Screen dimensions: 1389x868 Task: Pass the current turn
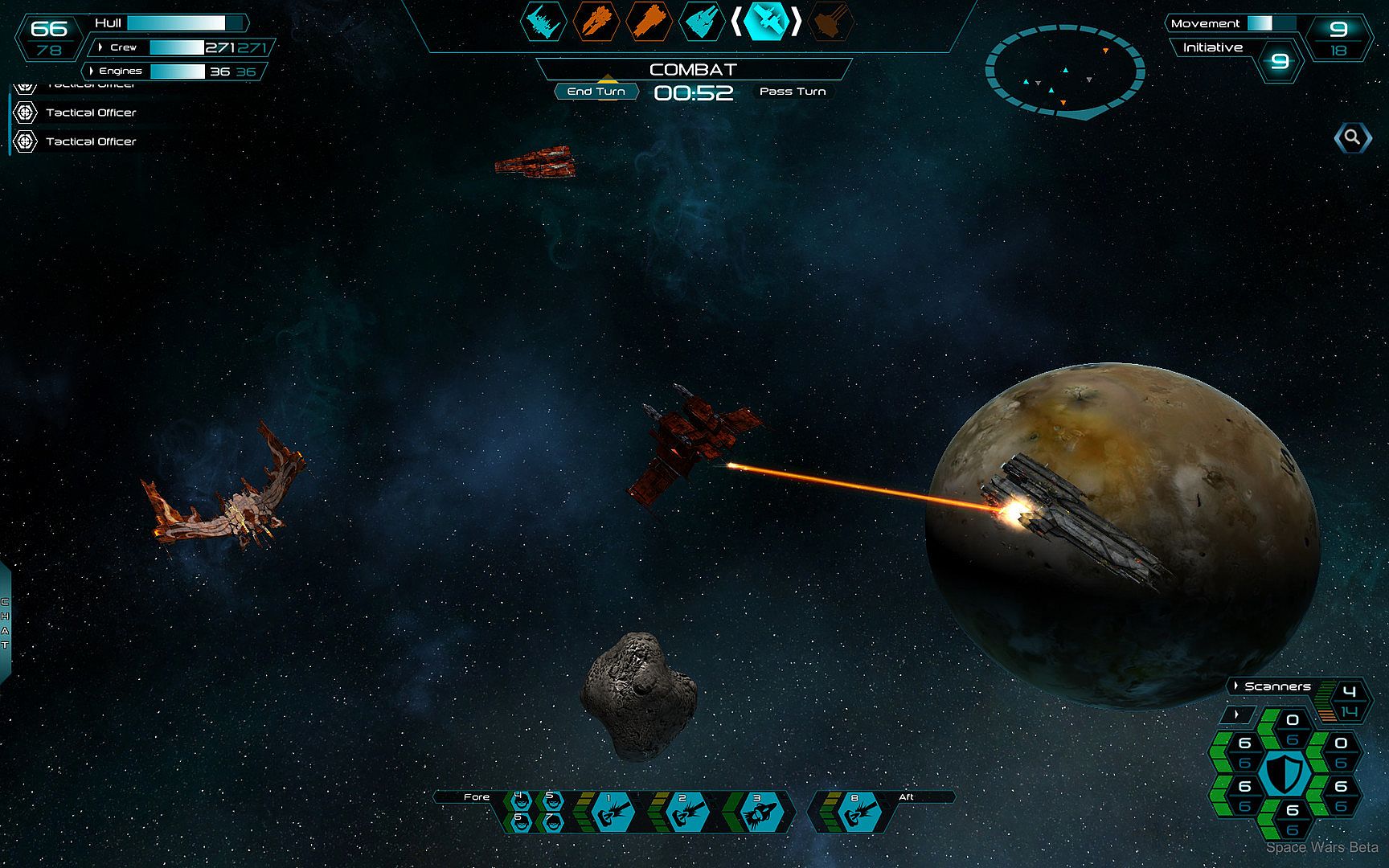coord(793,92)
